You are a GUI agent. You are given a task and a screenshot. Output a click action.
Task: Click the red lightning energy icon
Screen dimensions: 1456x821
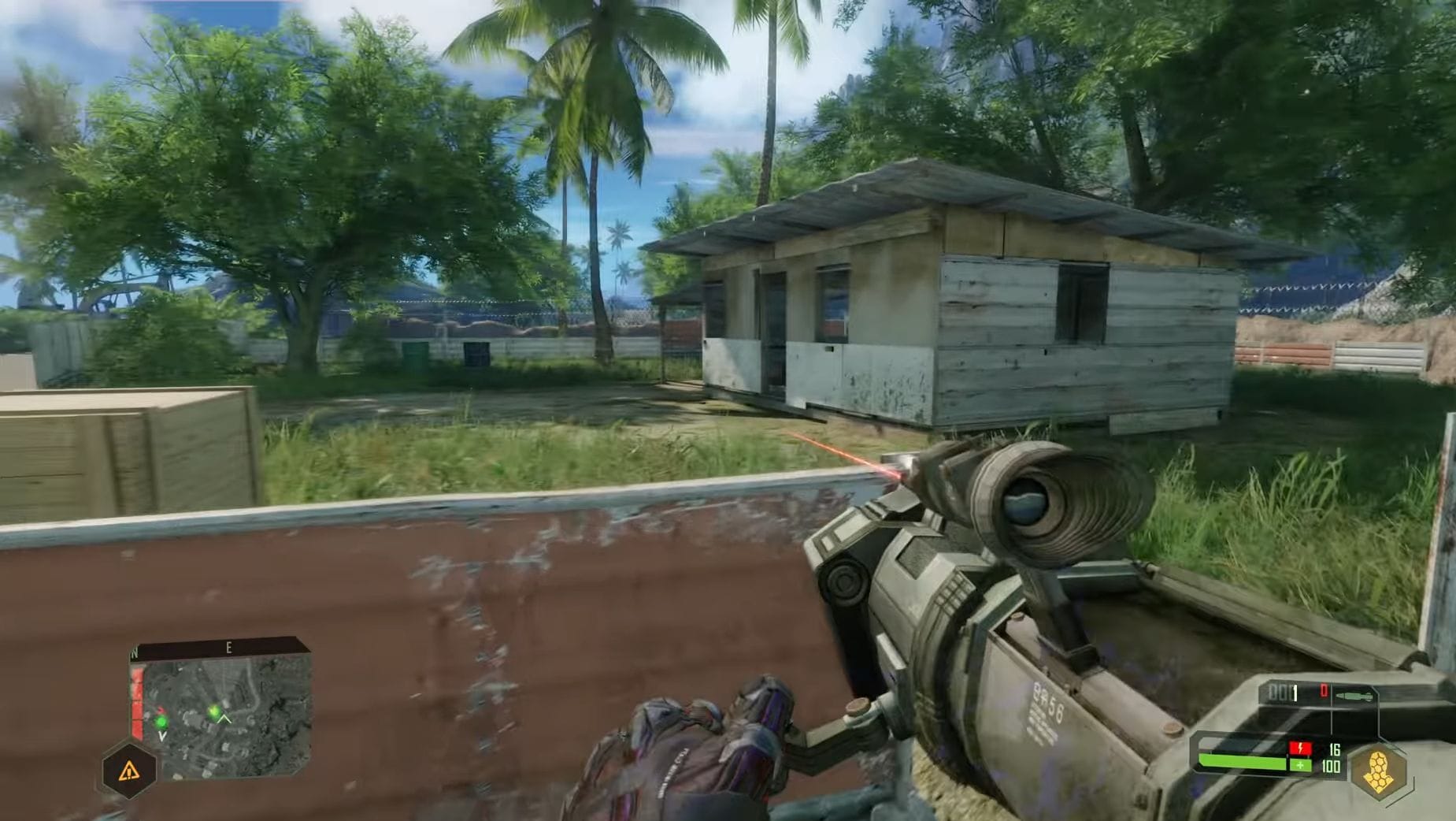click(1300, 748)
